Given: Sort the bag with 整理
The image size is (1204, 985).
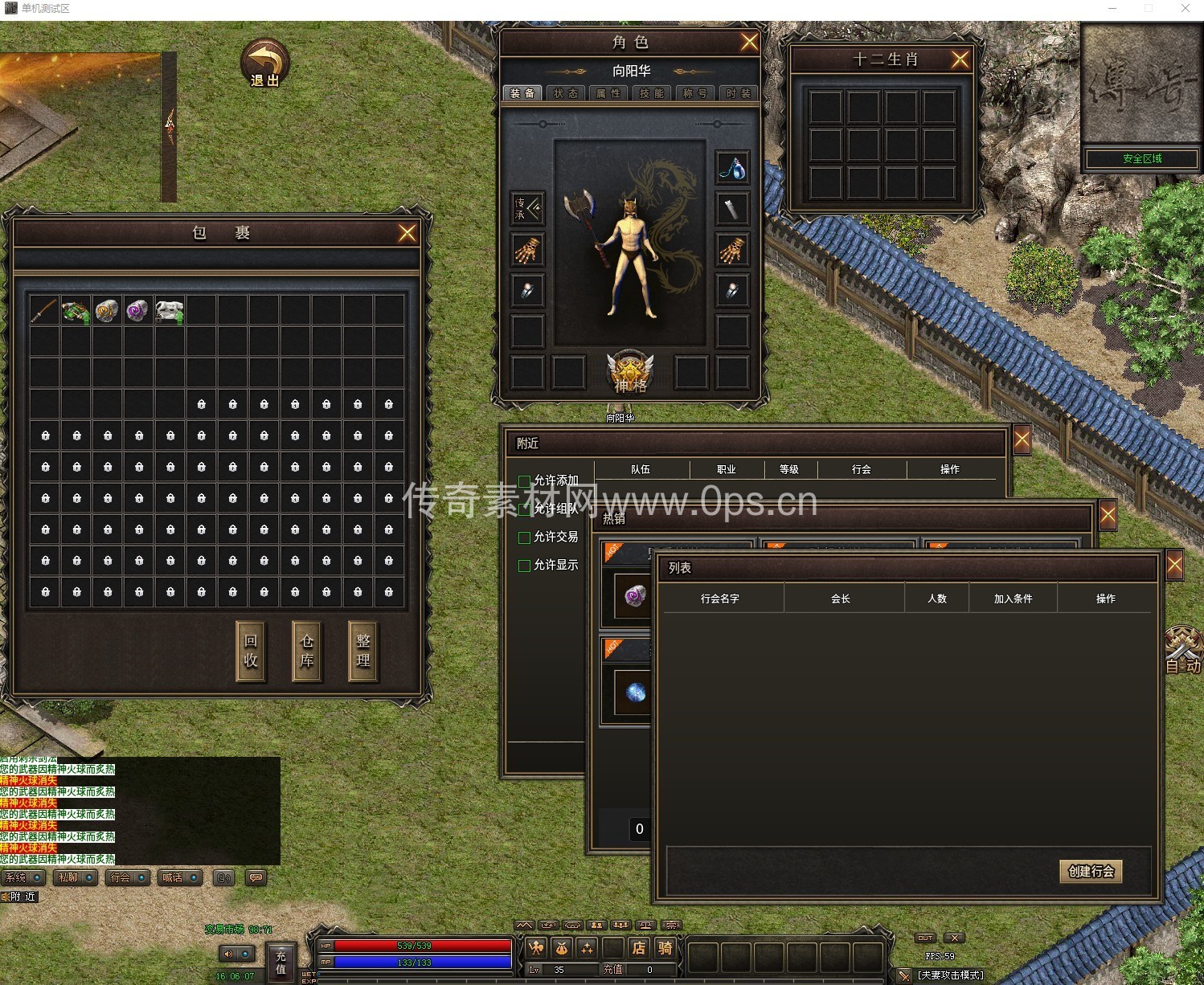Looking at the screenshot, I should [363, 651].
